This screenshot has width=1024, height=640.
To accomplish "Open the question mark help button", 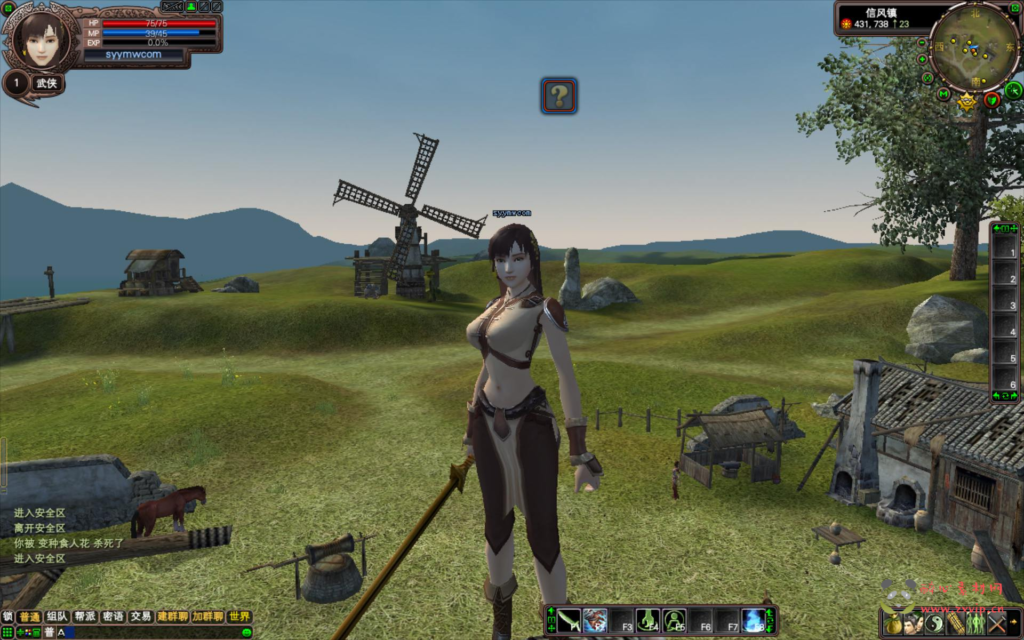I will tap(559, 96).
